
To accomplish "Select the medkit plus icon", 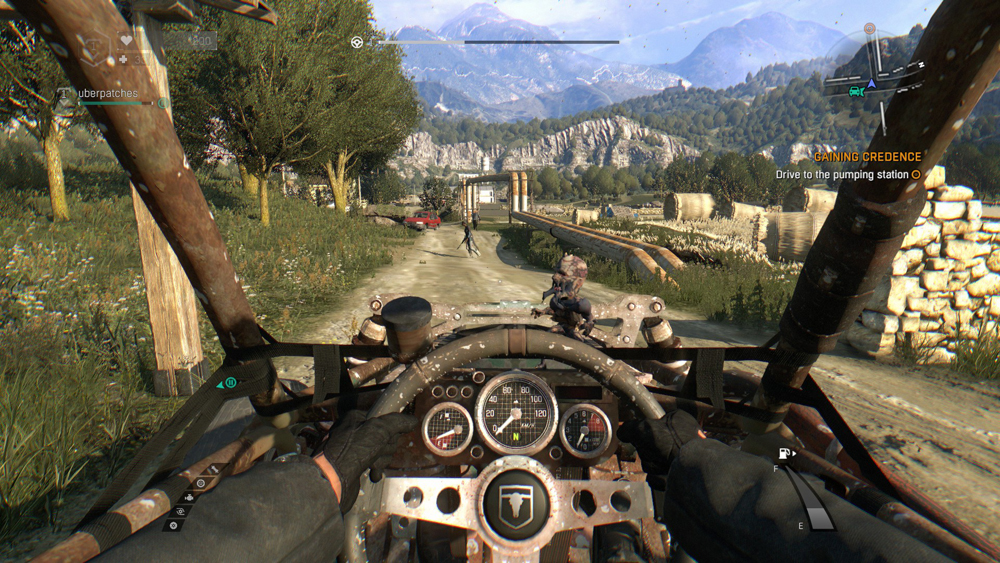I will pos(123,59).
